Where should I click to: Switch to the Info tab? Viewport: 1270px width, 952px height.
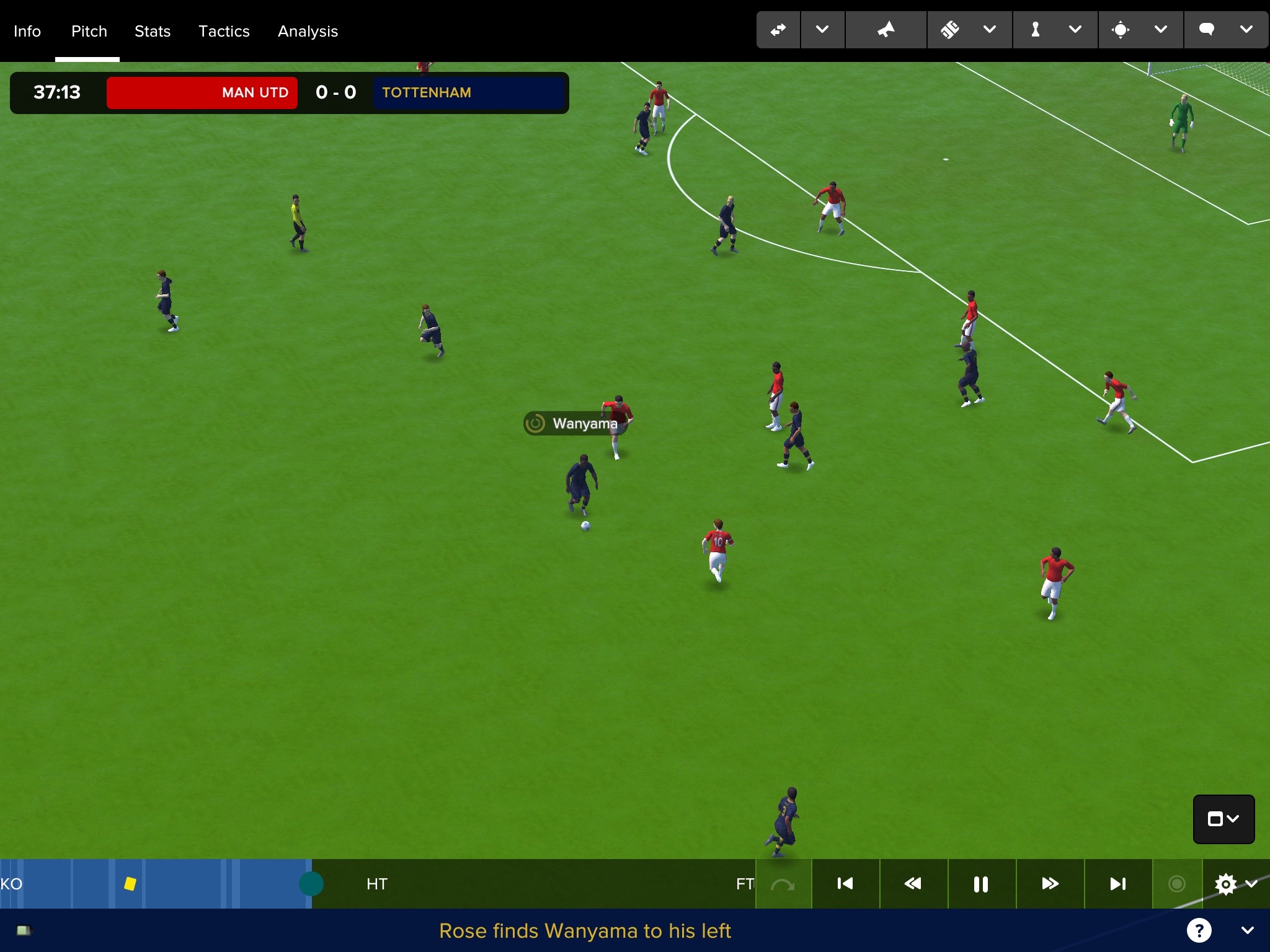pos(27,31)
